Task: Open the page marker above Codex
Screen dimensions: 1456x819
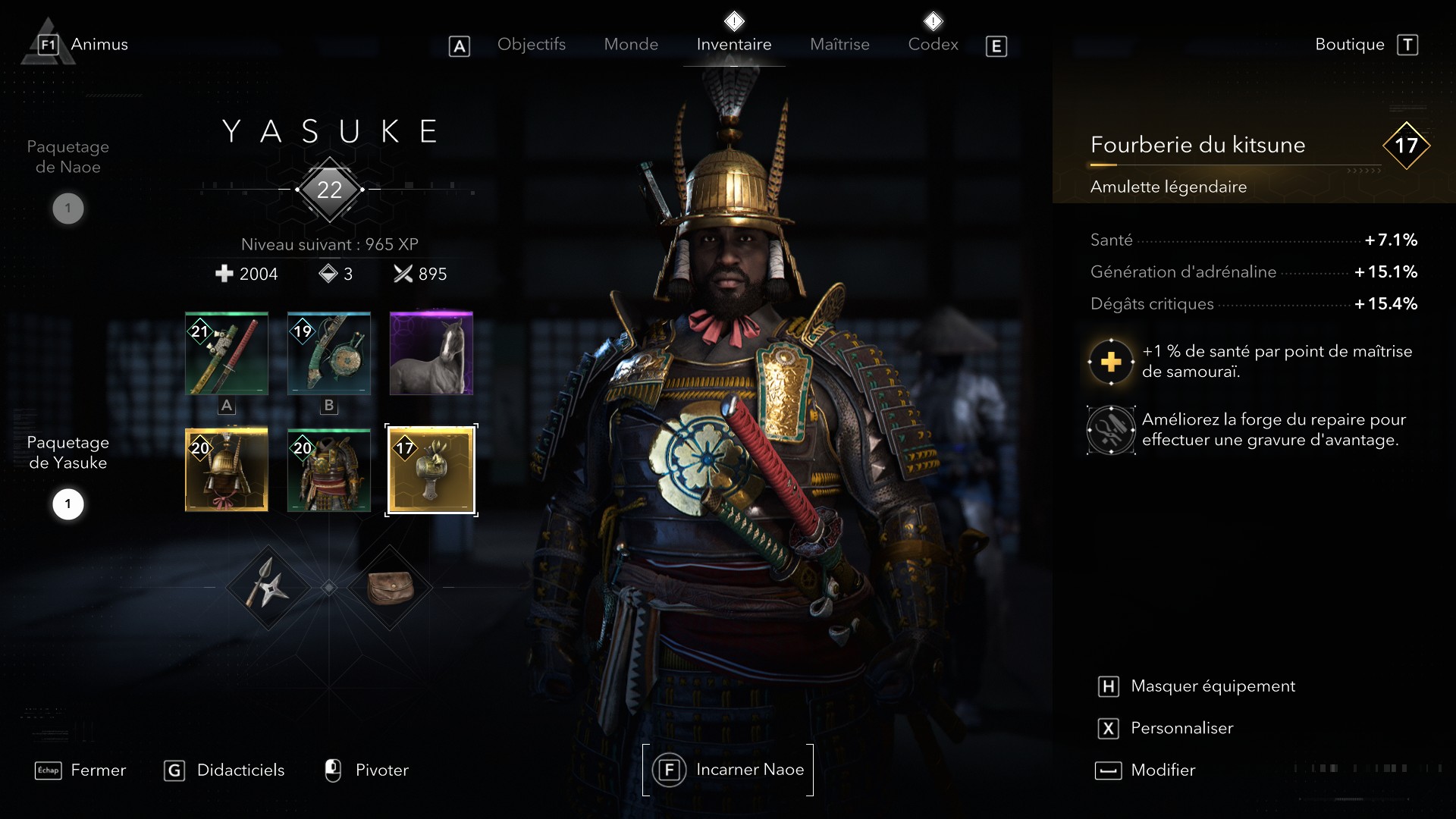Action: tap(934, 20)
